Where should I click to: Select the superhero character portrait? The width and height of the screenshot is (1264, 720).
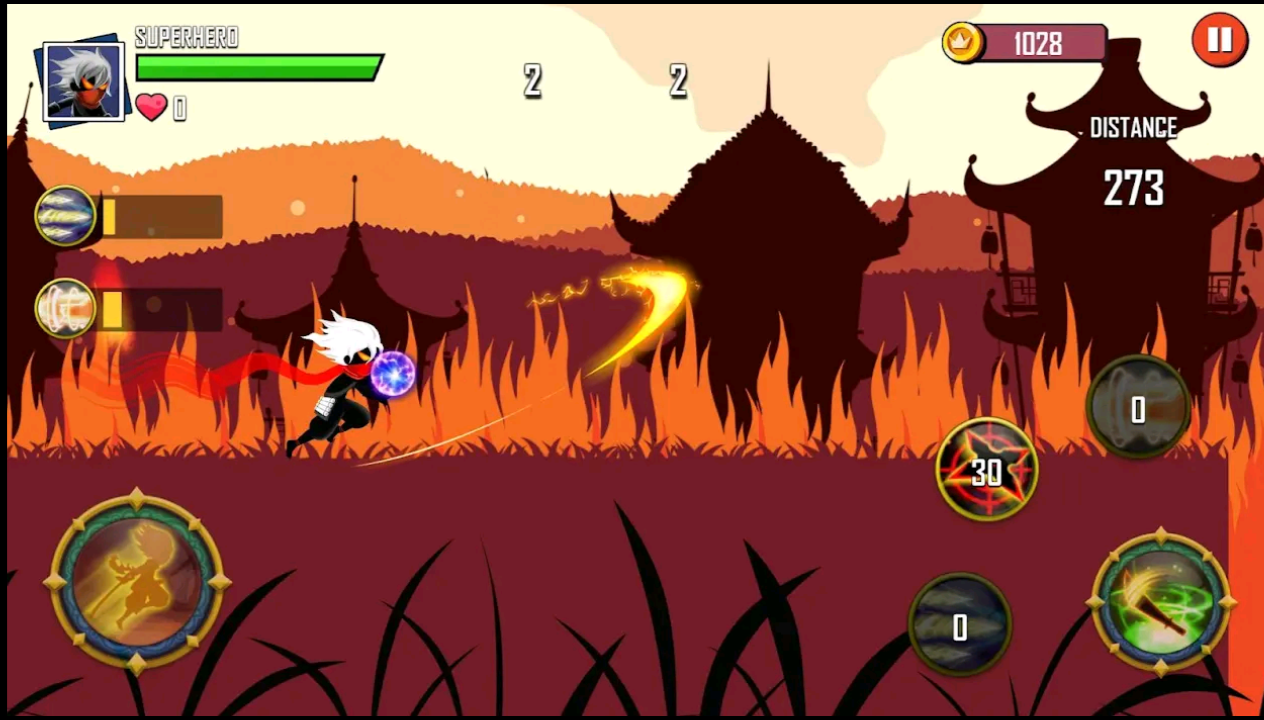[x=84, y=82]
